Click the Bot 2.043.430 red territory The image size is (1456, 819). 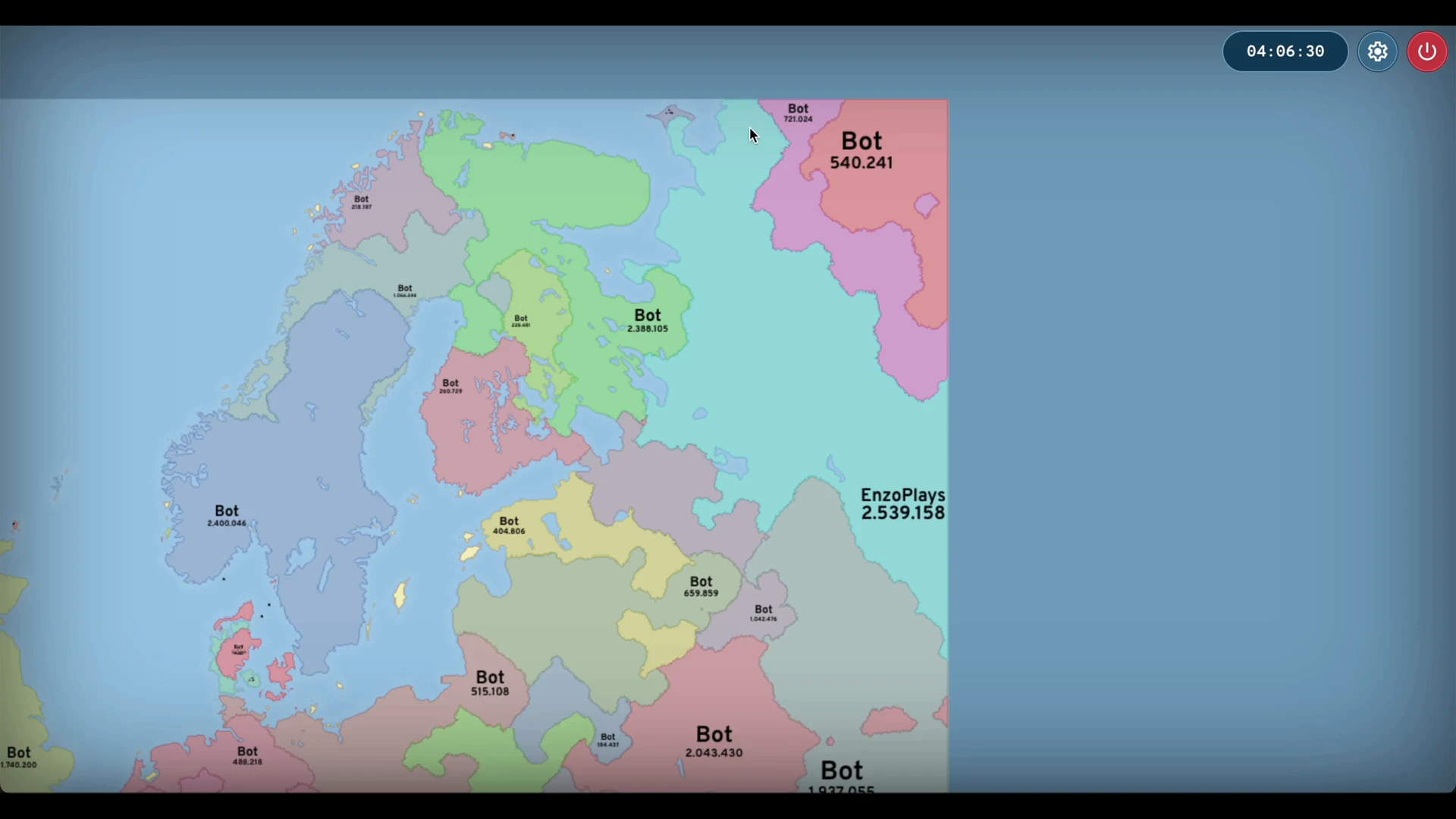click(x=714, y=742)
